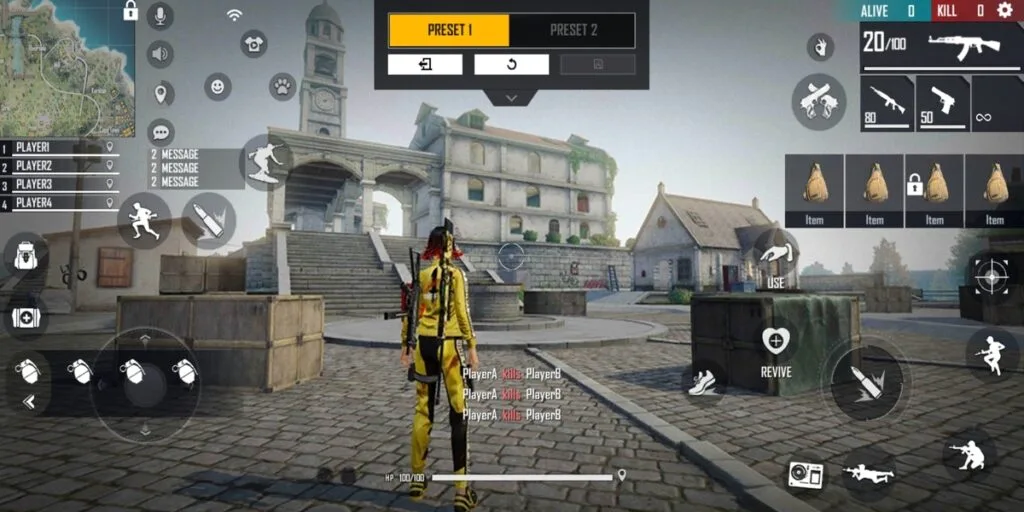1024x512 pixels.
Task: Exit the layout editor with the exit button
Action: [425, 65]
